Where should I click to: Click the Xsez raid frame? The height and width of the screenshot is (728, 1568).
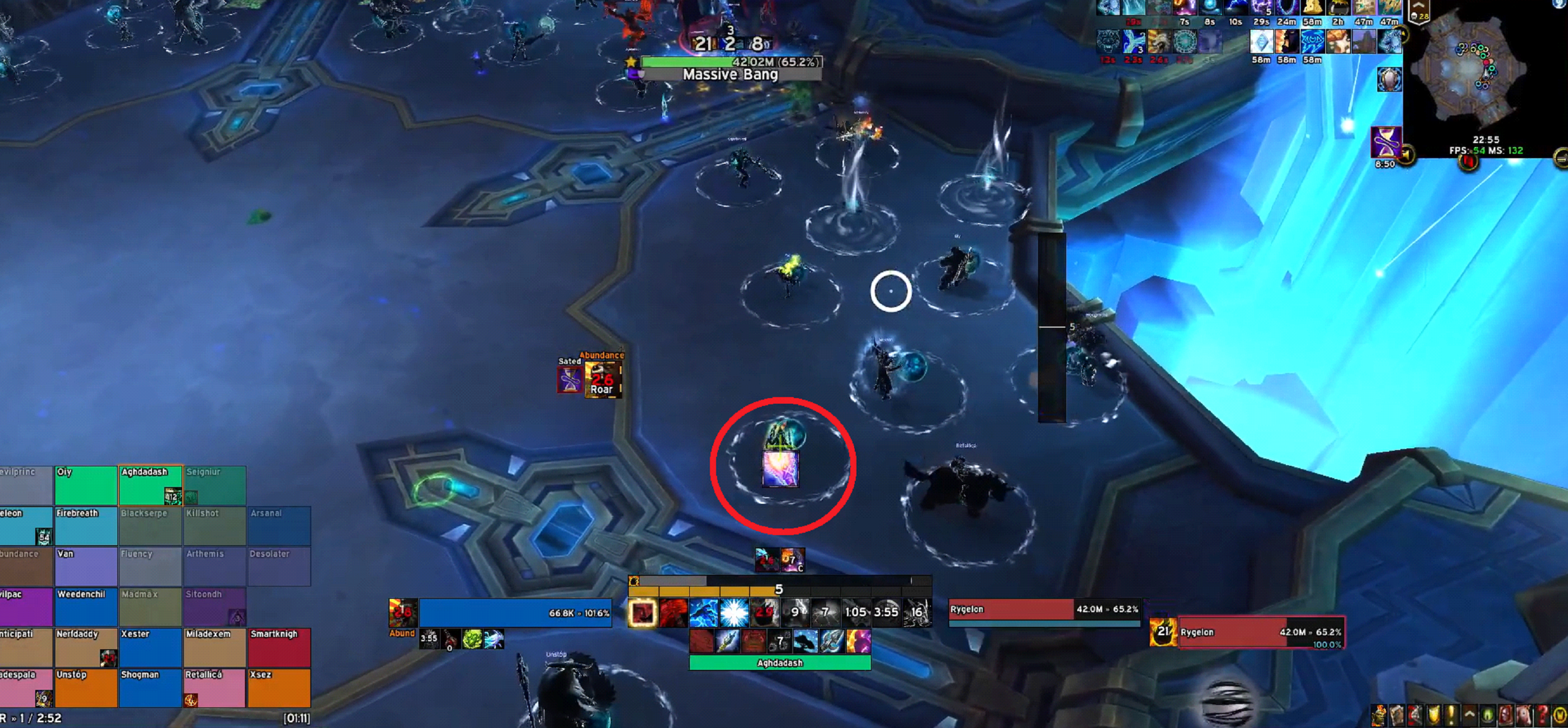click(x=279, y=688)
